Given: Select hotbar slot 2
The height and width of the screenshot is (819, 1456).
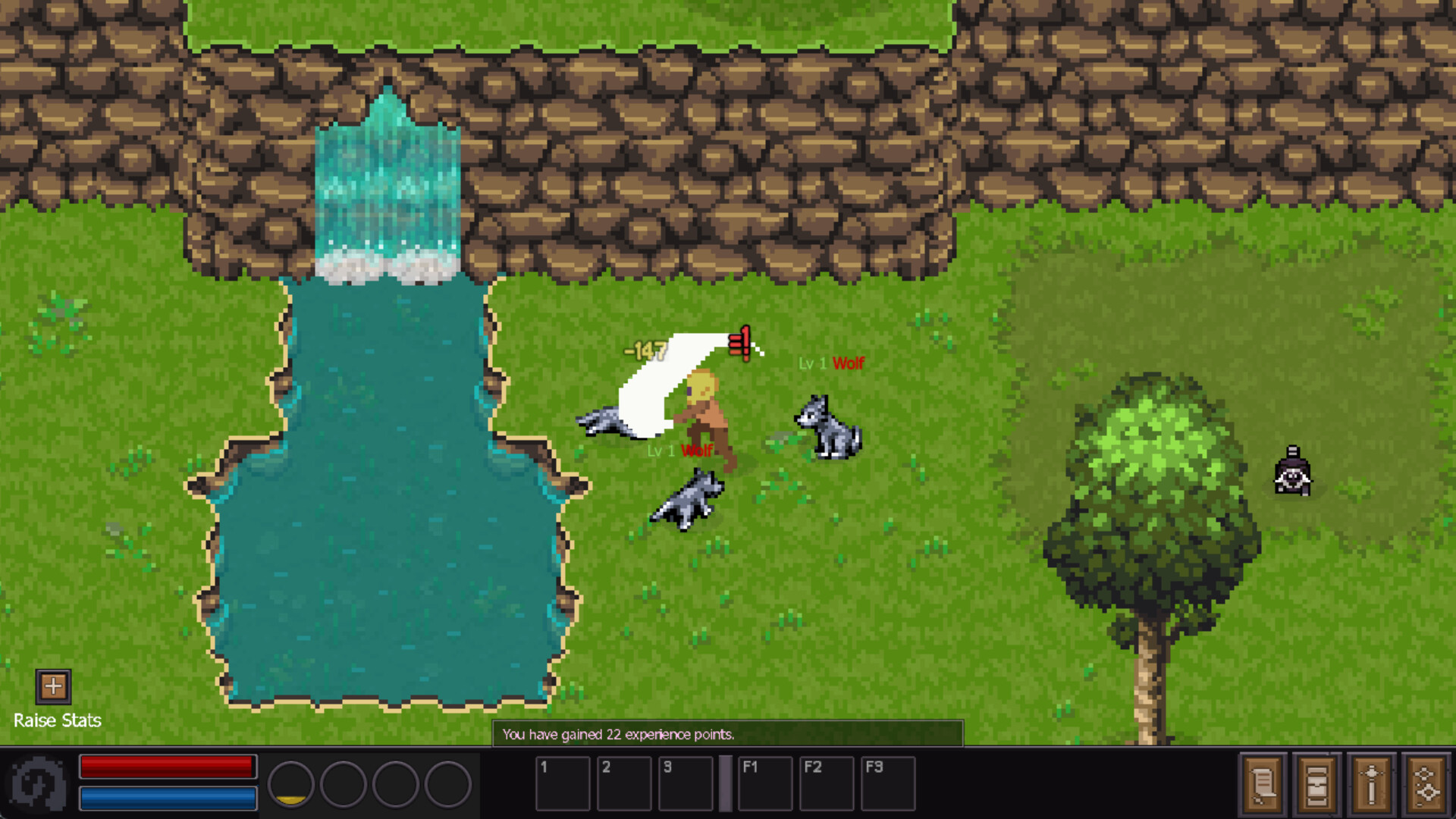Looking at the screenshot, I should pos(625,783).
